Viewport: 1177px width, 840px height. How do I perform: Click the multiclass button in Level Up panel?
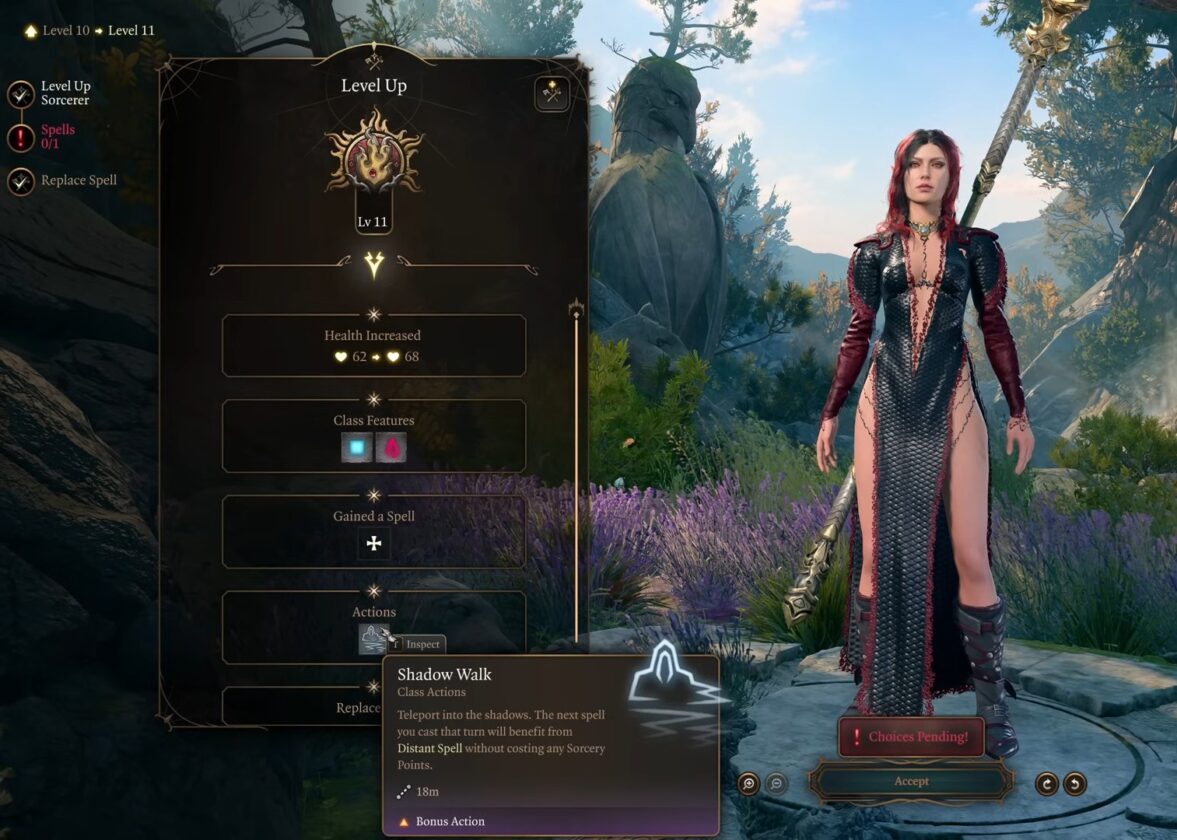[x=551, y=94]
